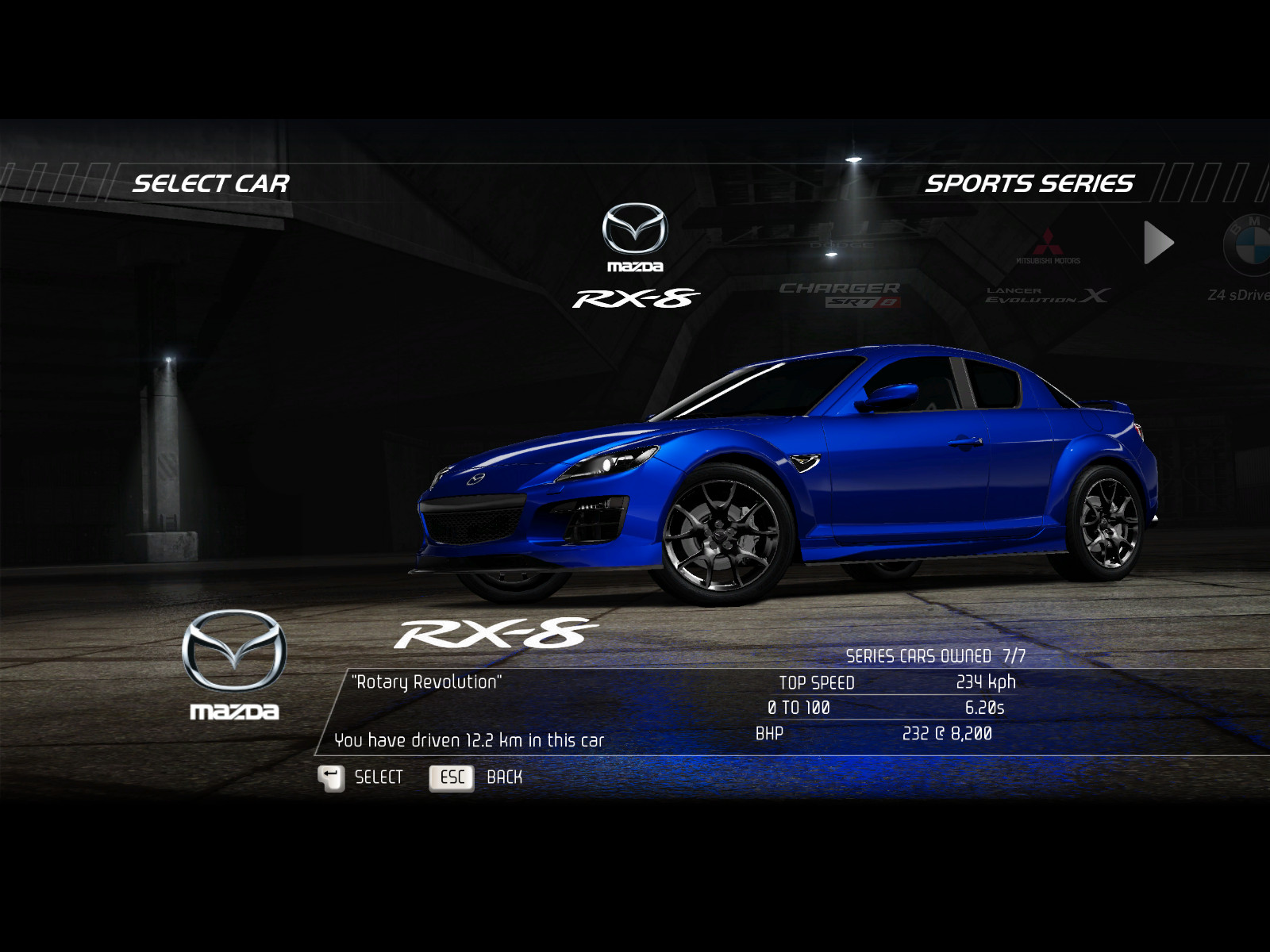Click the next car arrow
This screenshot has width=1270, height=952.
point(1158,243)
